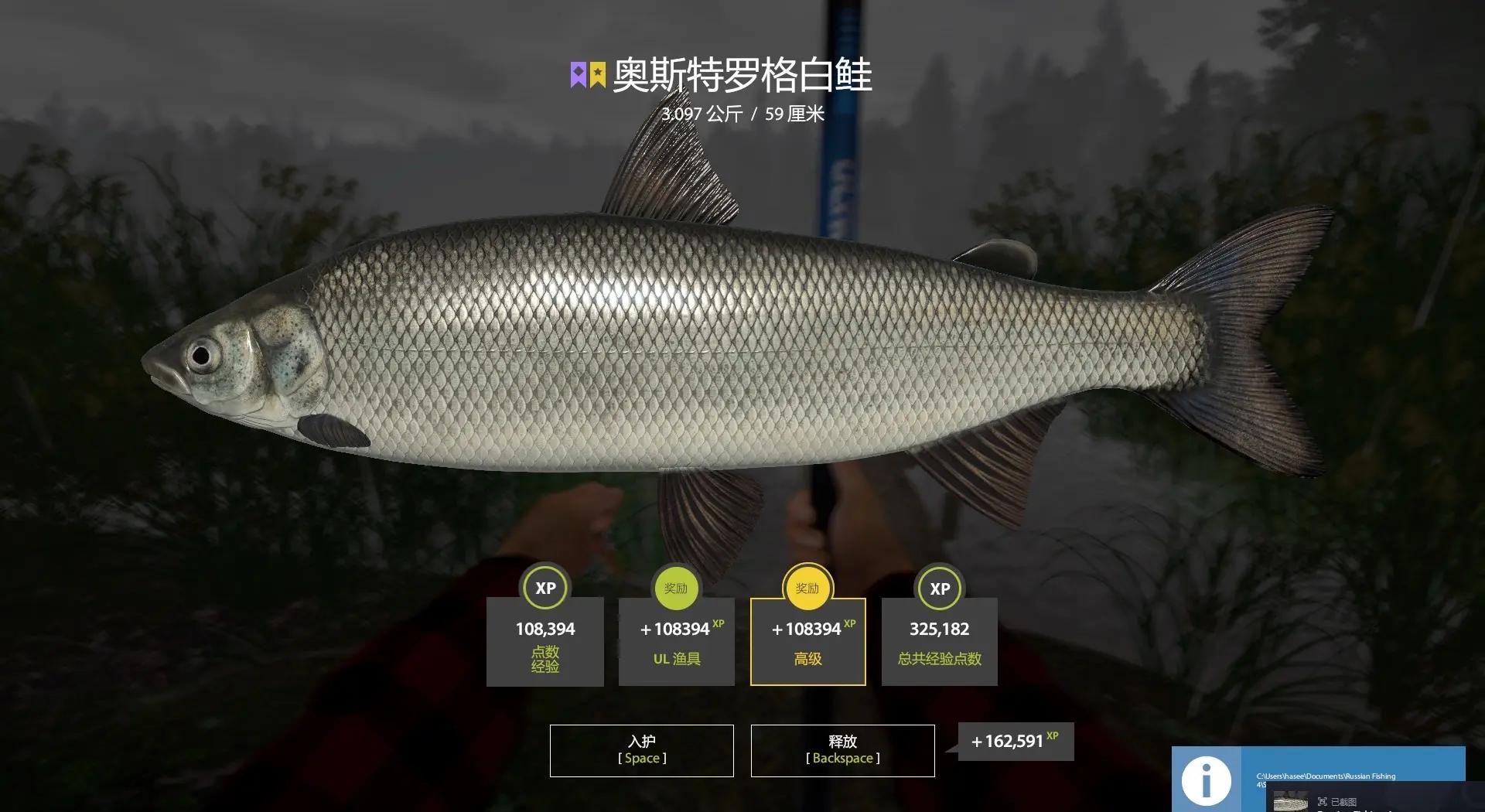Click the +162,591 XP total badge

coord(1016,740)
